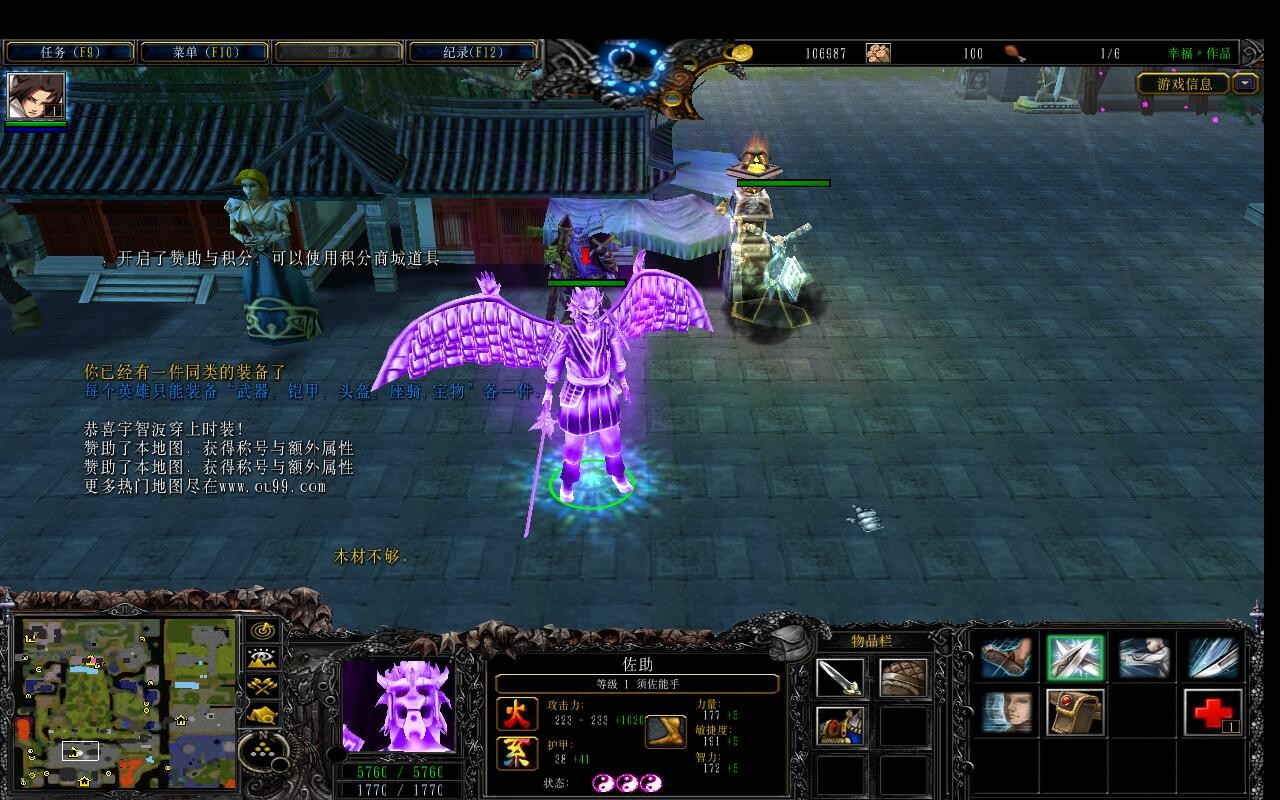The width and height of the screenshot is (1280, 800).
Task: Click the 游戏信息 button
Action: 1184,84
